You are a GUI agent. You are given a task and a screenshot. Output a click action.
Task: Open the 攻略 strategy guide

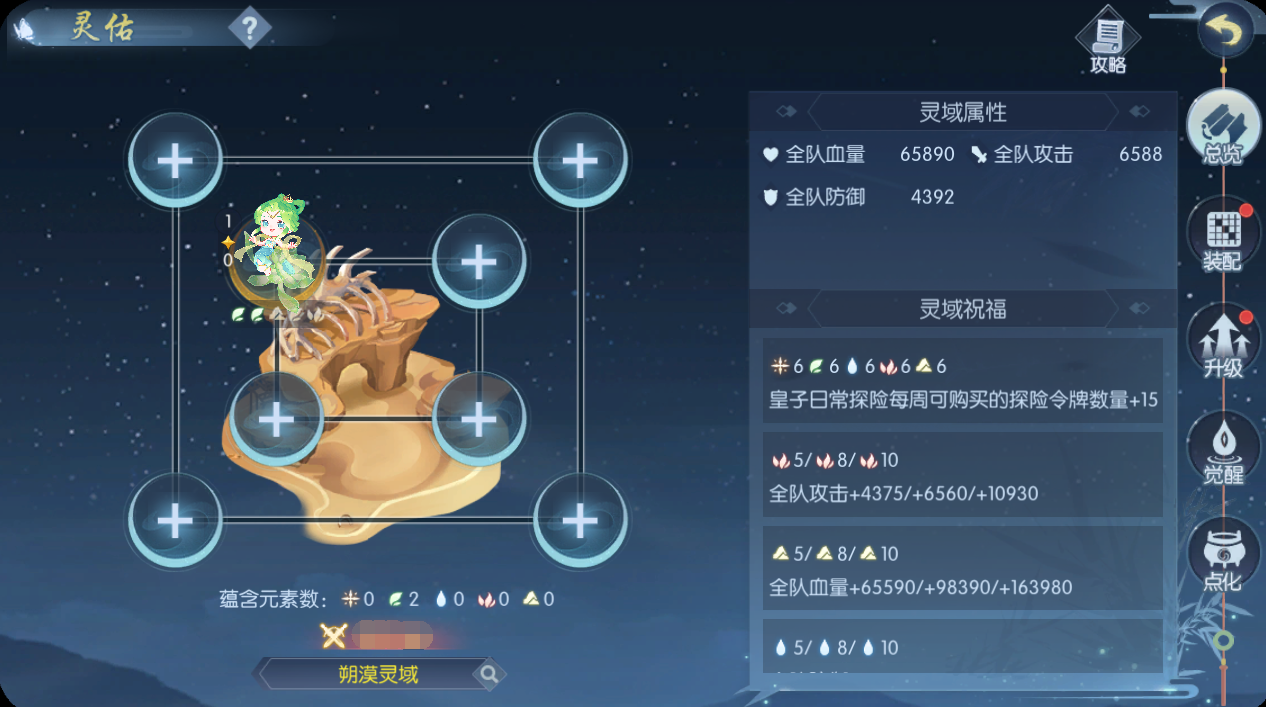coord(1107,44)
